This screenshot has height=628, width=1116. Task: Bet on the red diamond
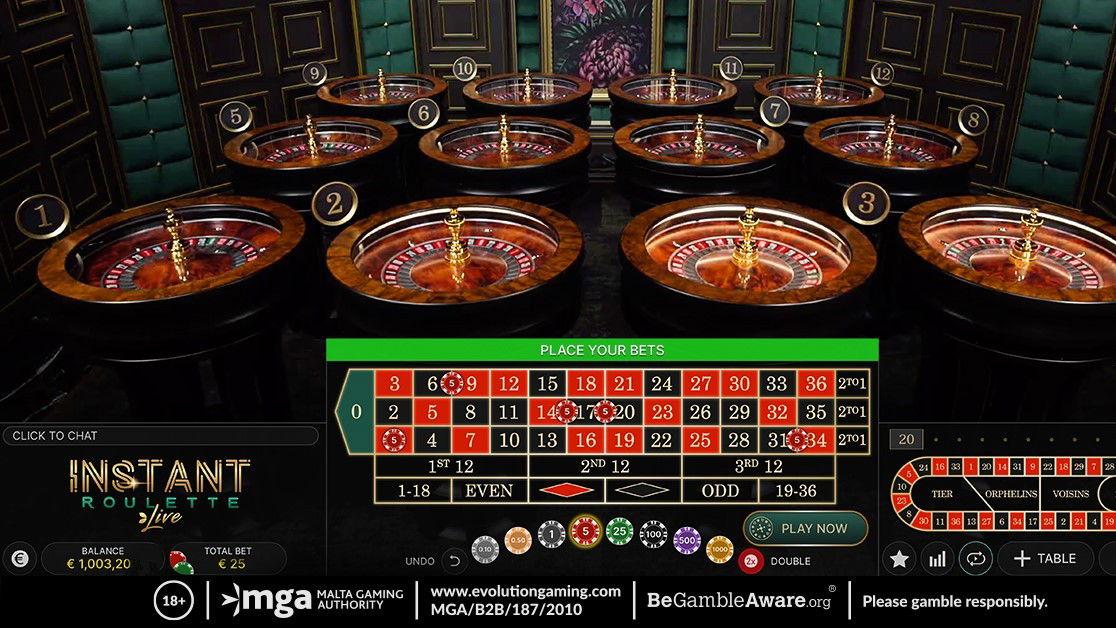coord(566,490)
